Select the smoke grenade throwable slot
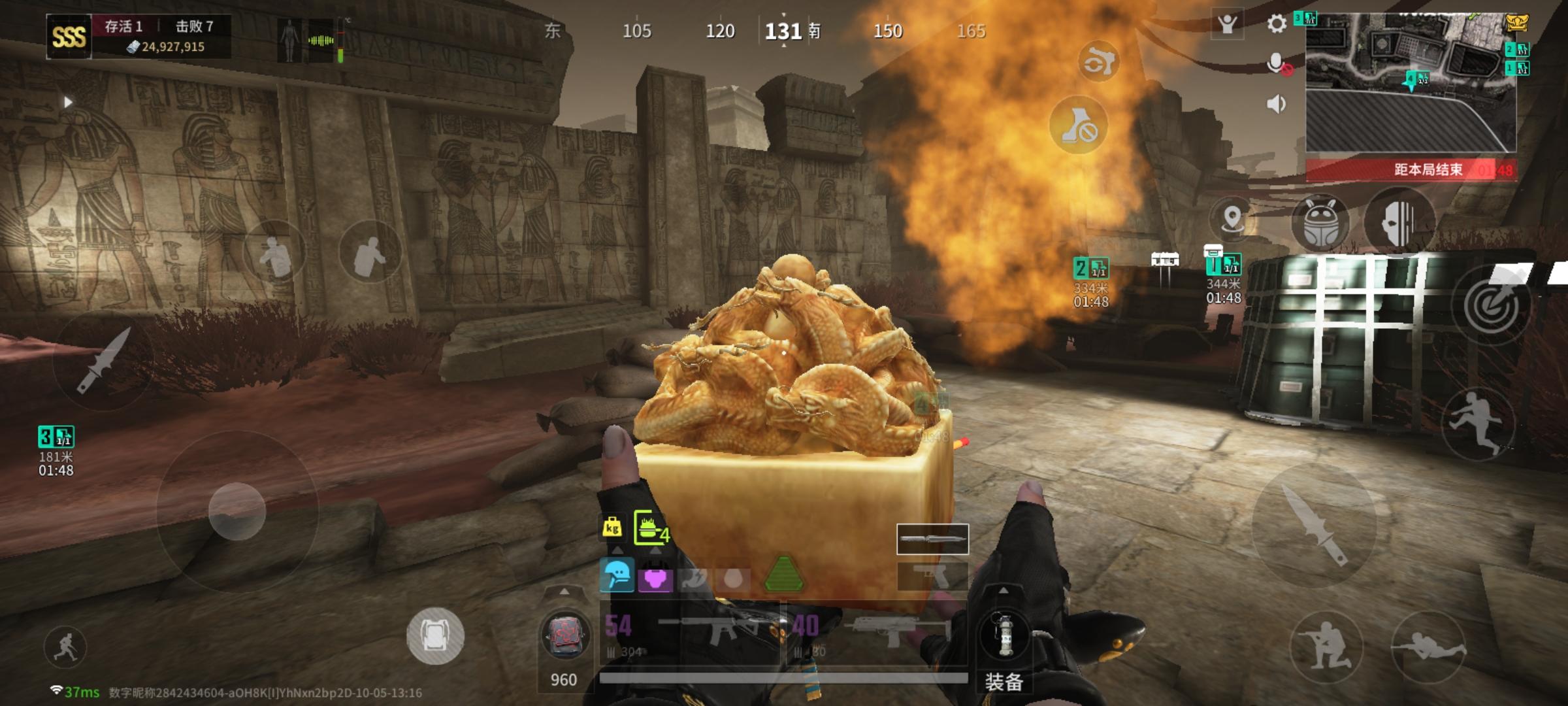Image resolution: width=1568 pixels, height=706 pixels. (1004, 634)
